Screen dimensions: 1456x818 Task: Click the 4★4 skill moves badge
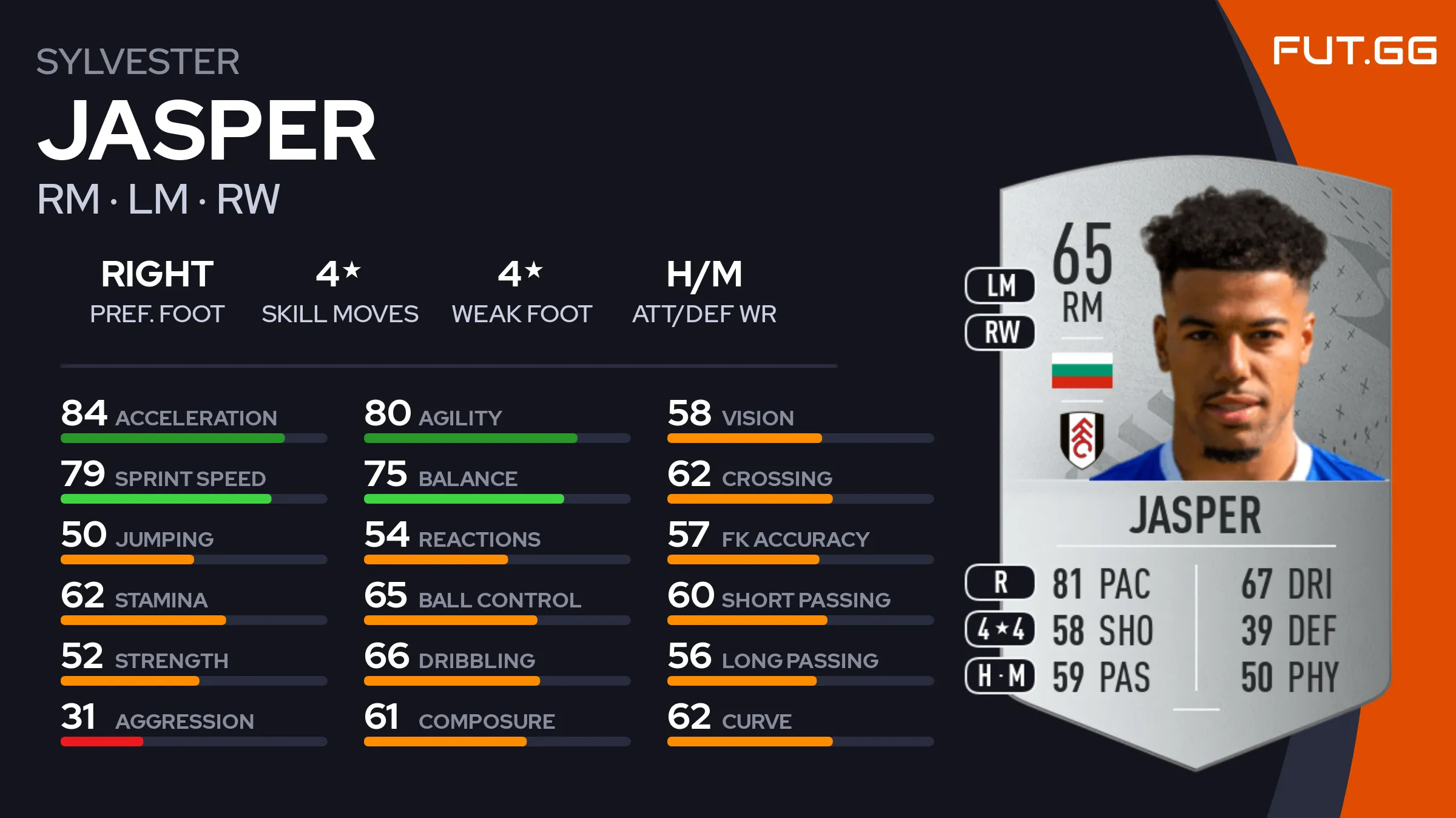click(1000, 629)
